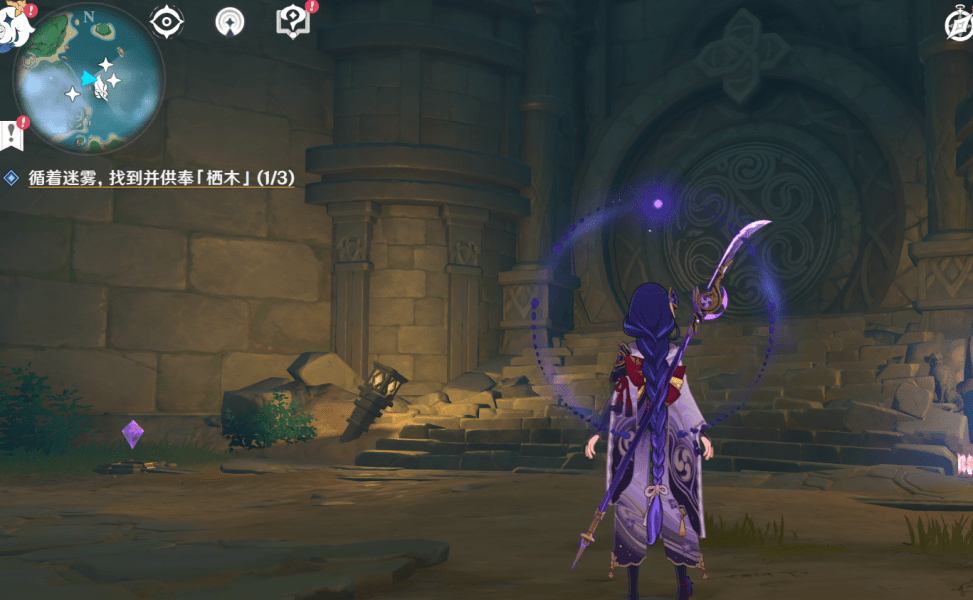Click the eye-shaped sight icon

(x=166, y=21)
